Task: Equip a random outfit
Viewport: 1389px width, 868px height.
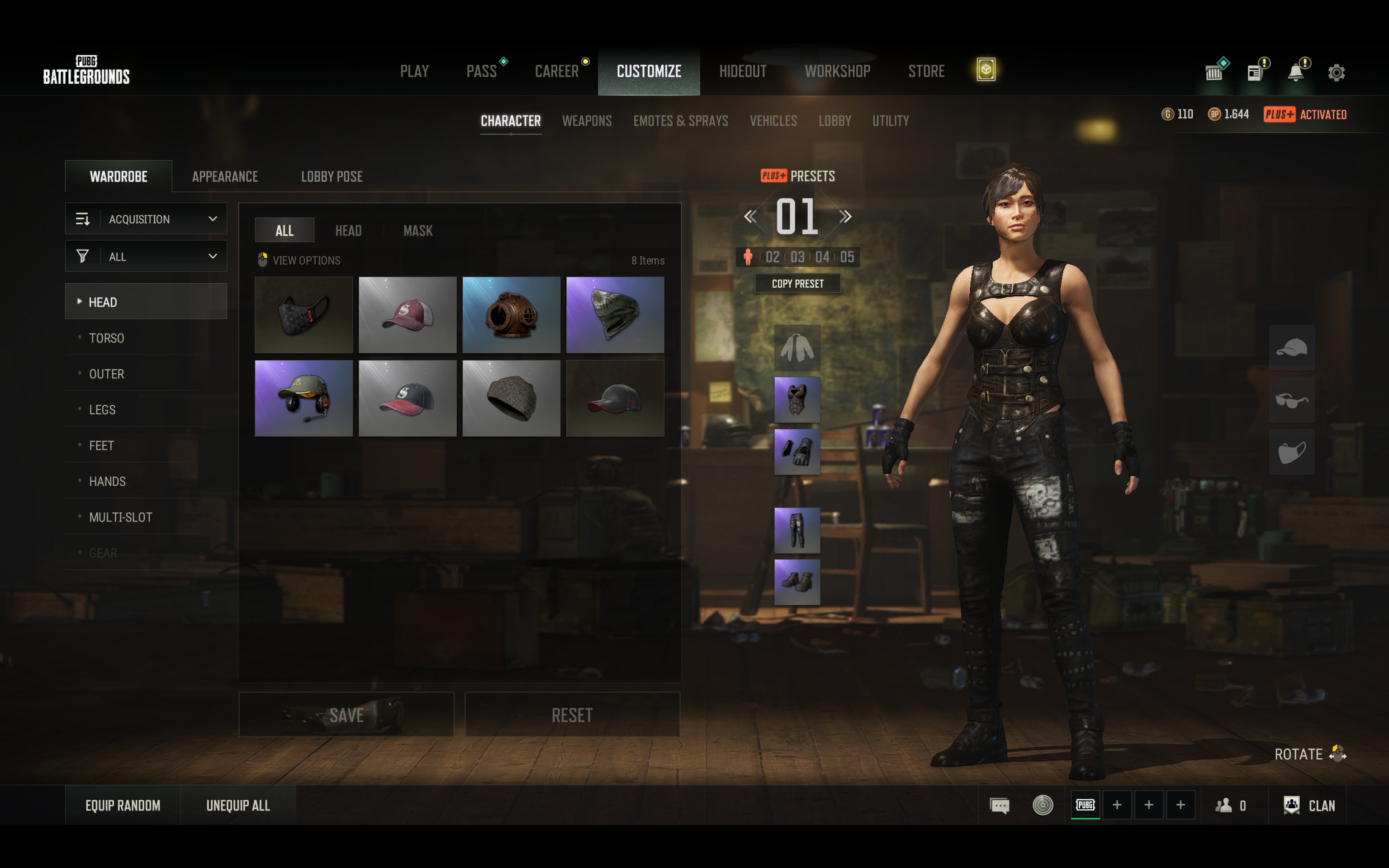Action: [123, 806]
